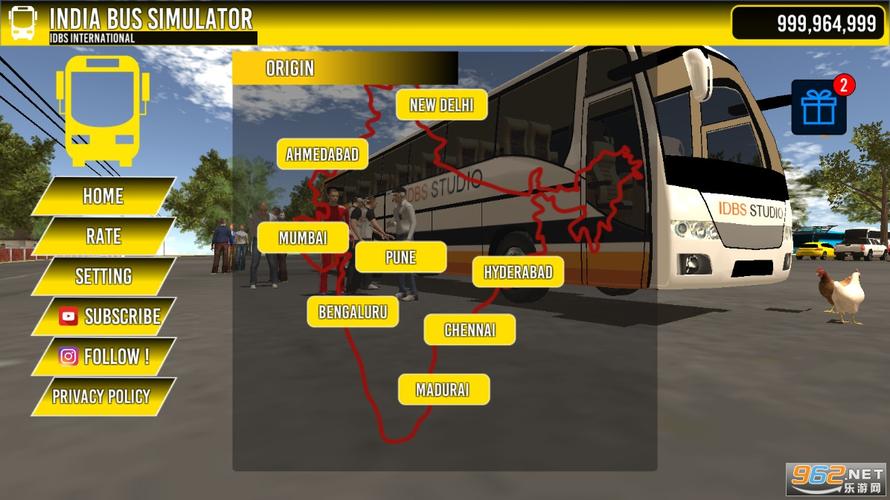Select Bengaluru on the map
890x500 pixels.
352,311
